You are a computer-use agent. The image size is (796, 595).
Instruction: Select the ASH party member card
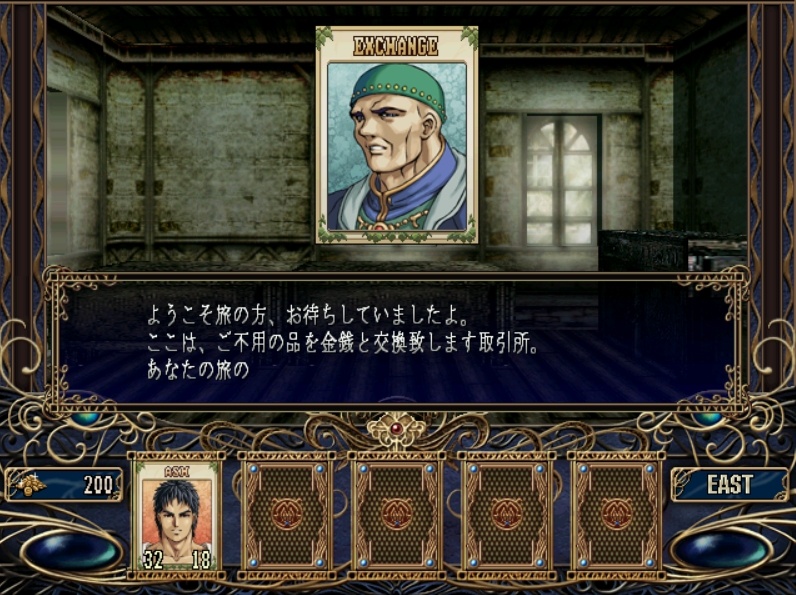click(176, 515)
